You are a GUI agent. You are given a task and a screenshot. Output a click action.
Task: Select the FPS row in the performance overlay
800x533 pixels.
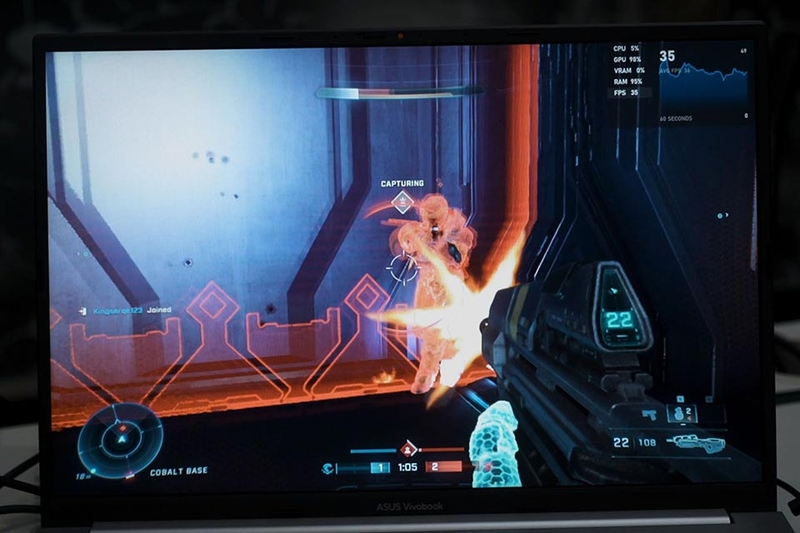(x=630, y=92)
